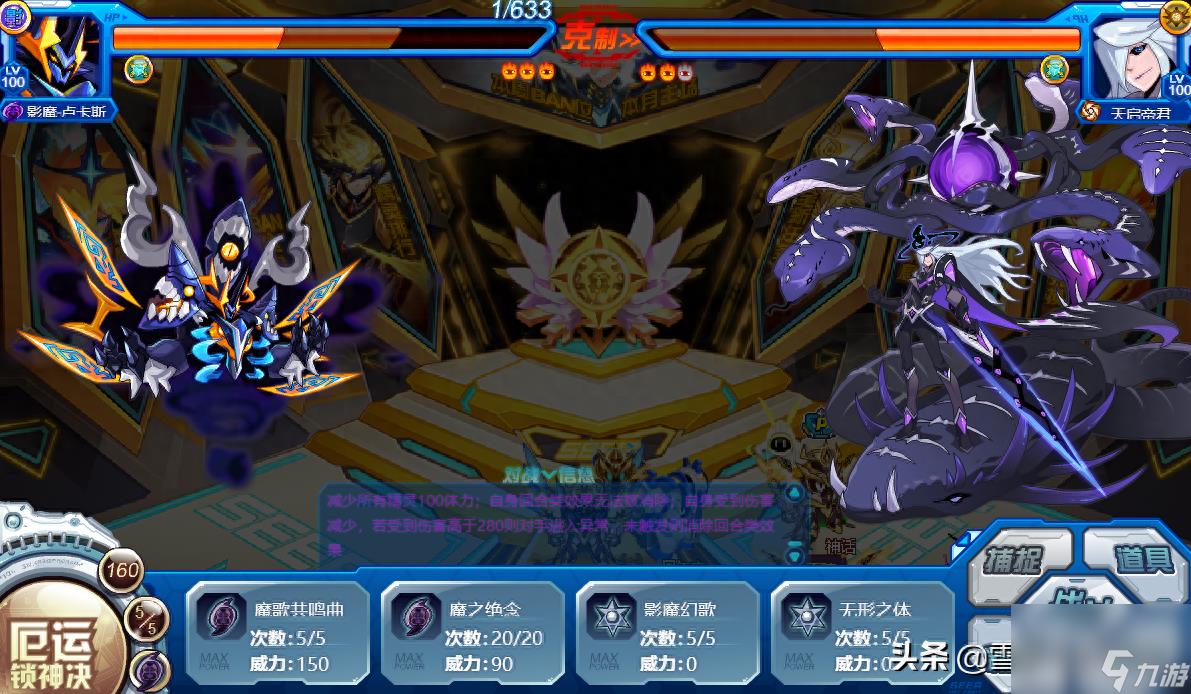Click the purple orb beside the ultimate skill
Screen dimensions: 1191x694
point(148,668)
